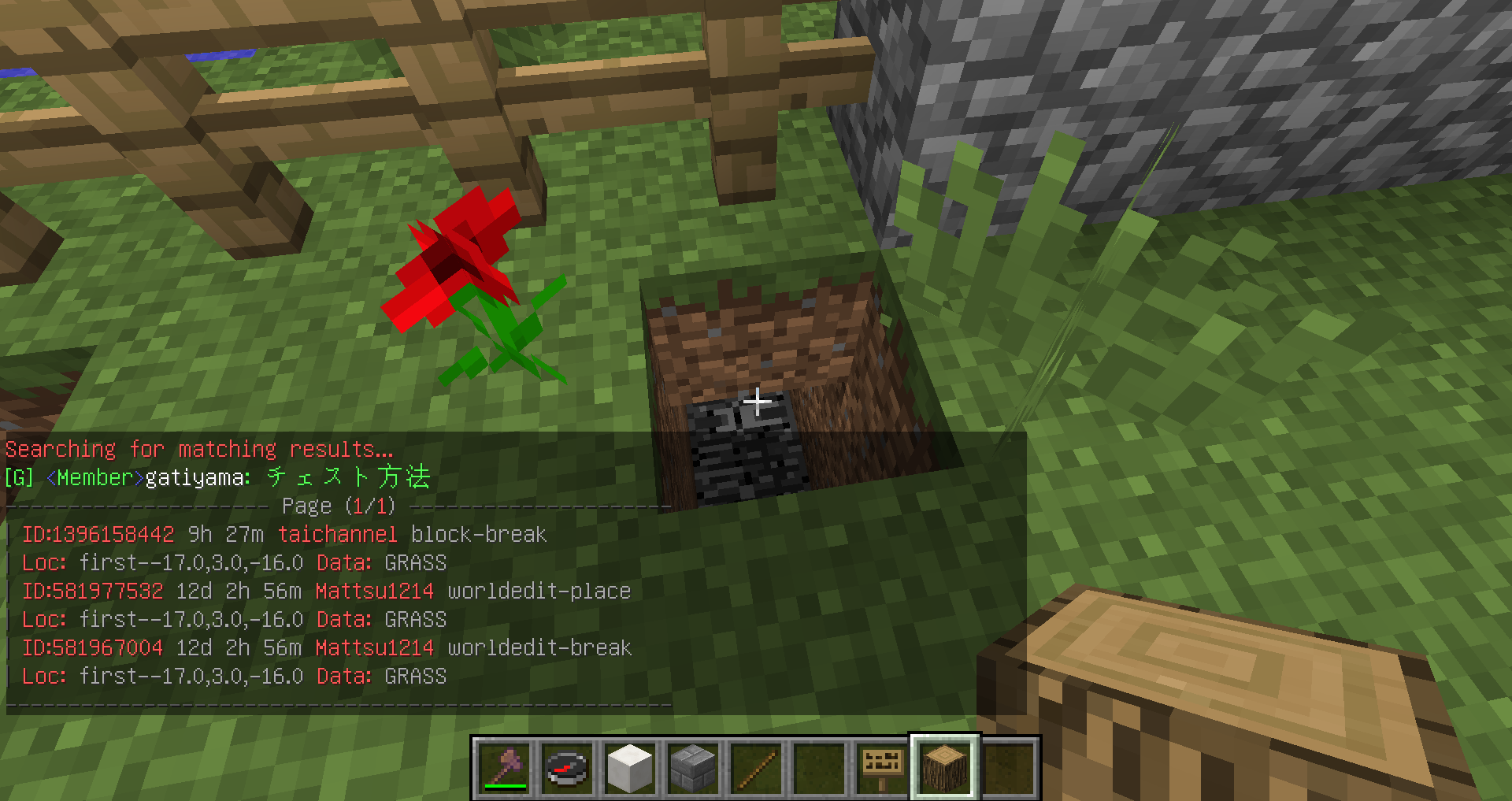Select the wooden axe hotbar slot
The height and width of the screenshot is (801, 1512).
point(504,768)
